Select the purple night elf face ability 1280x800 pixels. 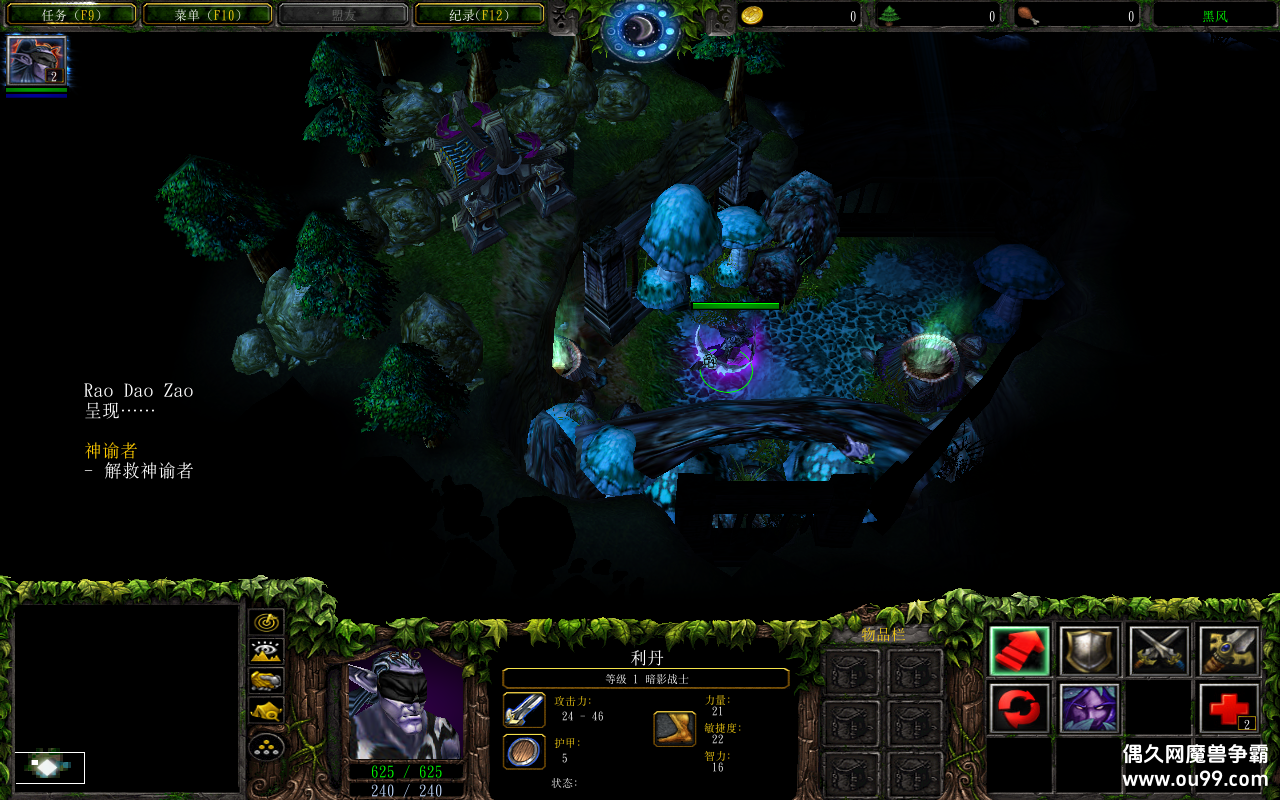[1089, 708]
